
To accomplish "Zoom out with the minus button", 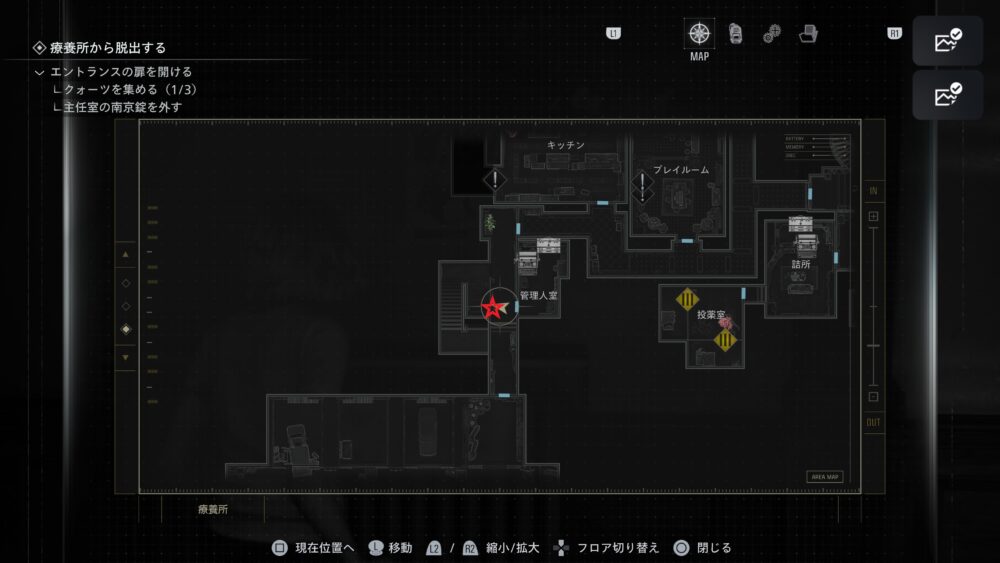I will (873, 396).
